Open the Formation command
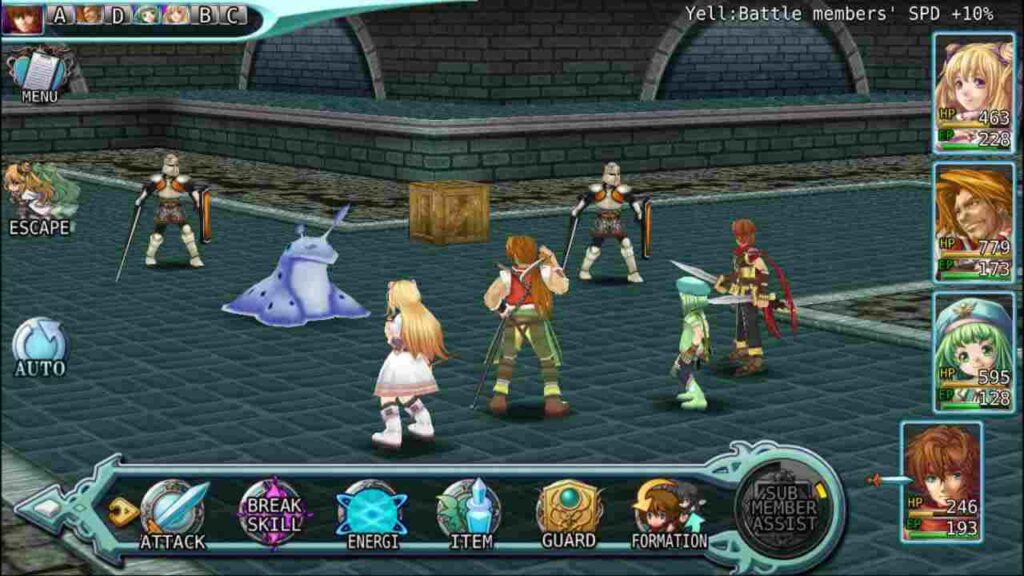Screen dimensions: 1024x576 click(x=668, y=513)
